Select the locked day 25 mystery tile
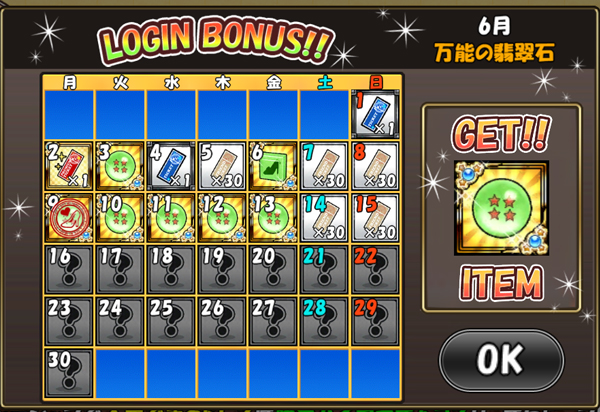The width and height of the screenshot is (600, 412). tap(172, 320)
